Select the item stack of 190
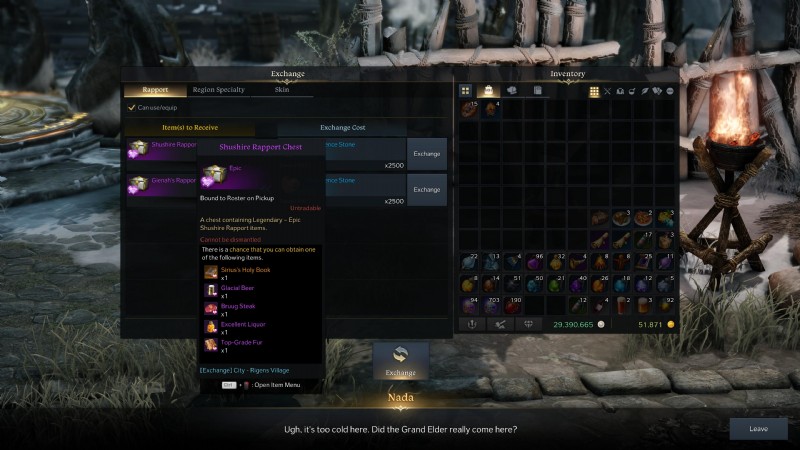The image size is (800, 450). click(x=512, y=303)
